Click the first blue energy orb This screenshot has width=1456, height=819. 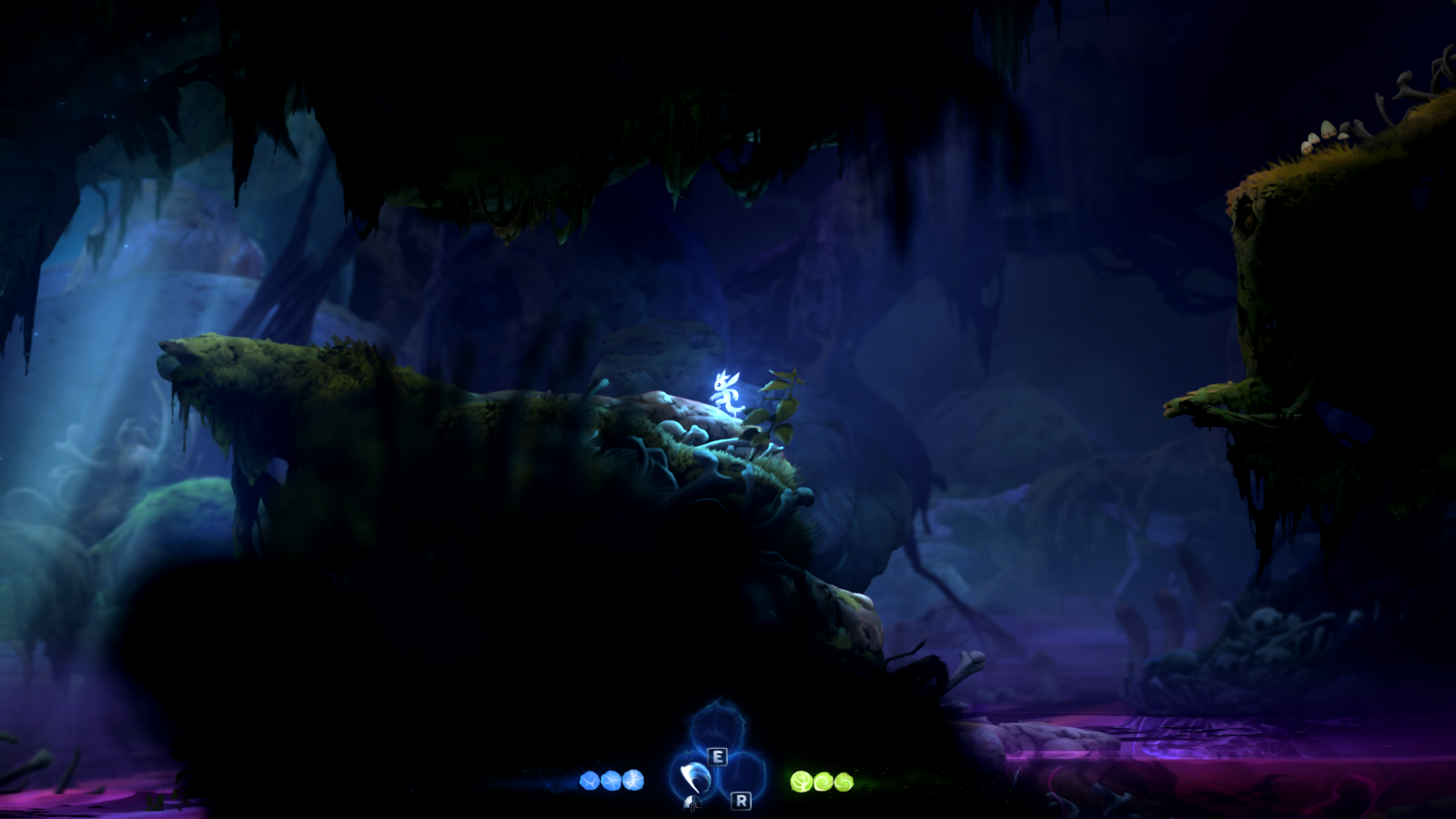click(x=589, y=781)
